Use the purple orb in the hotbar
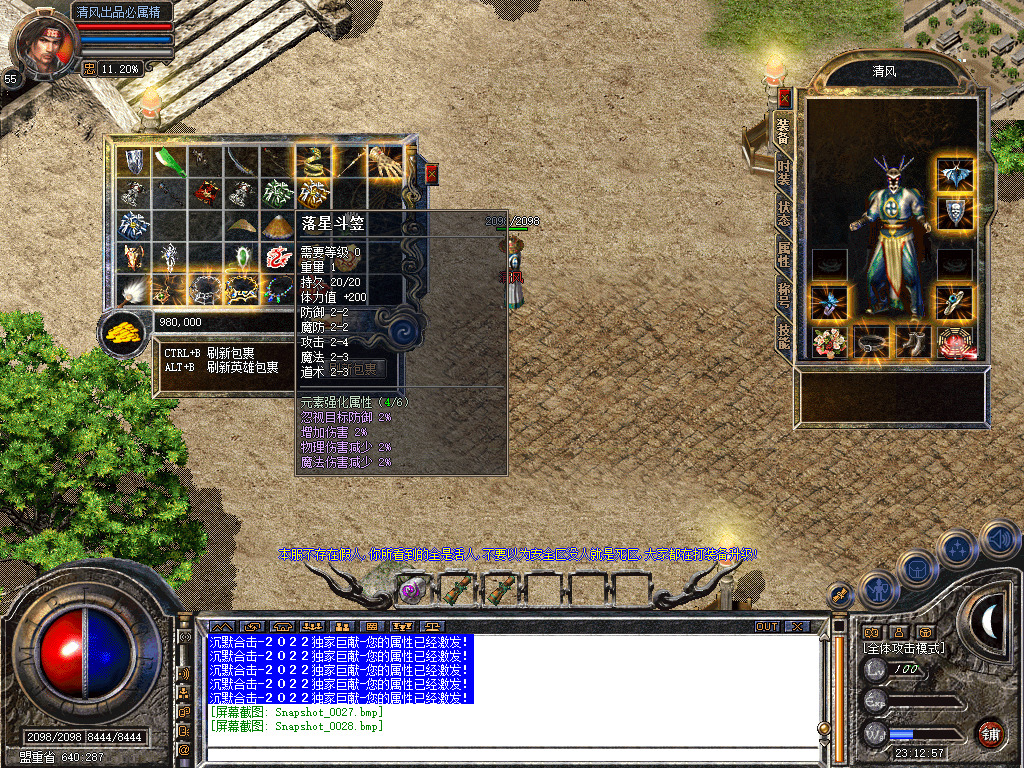 tap(410, 590)
